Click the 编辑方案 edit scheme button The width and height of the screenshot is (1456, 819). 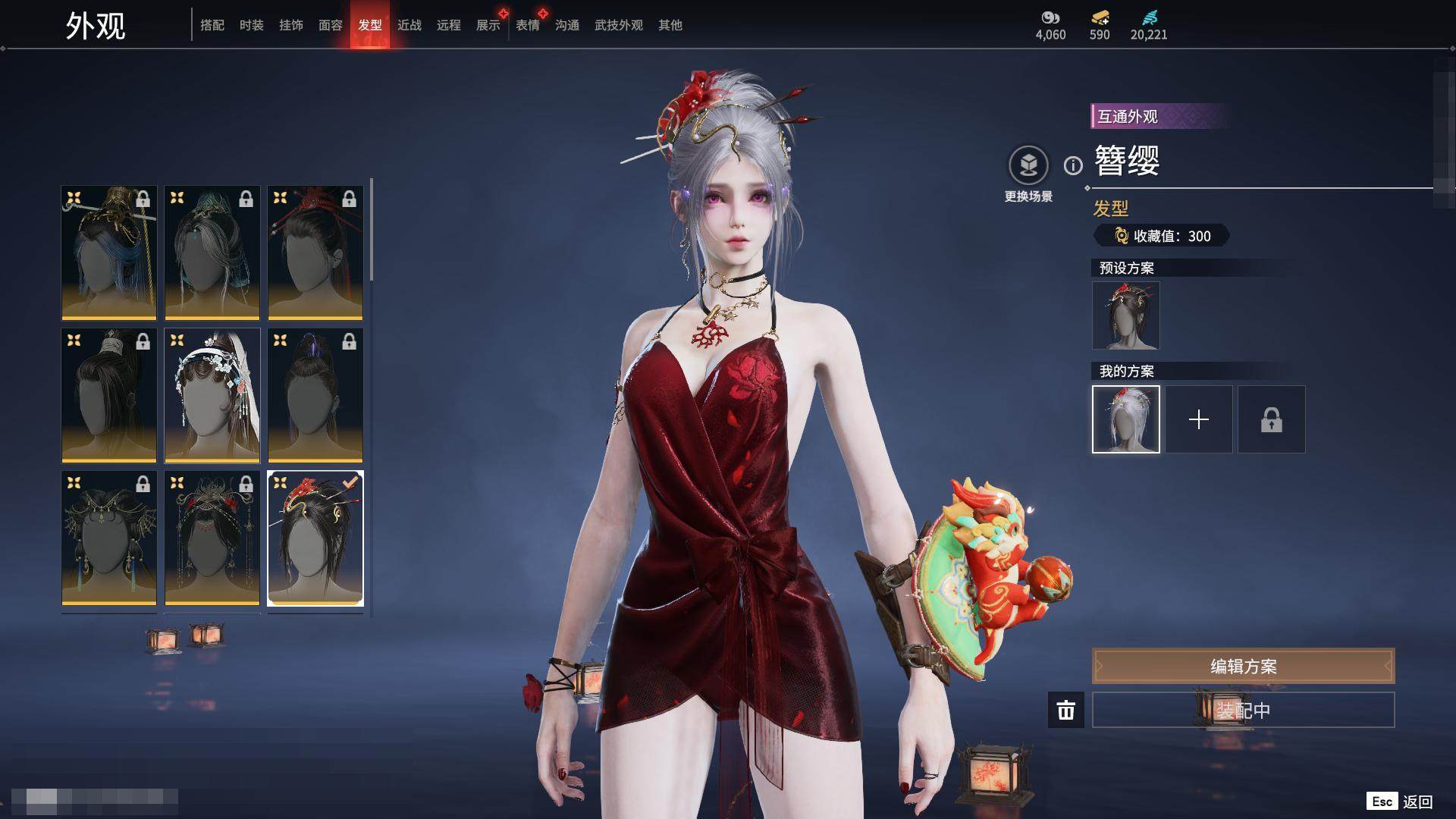(1243, 666)
